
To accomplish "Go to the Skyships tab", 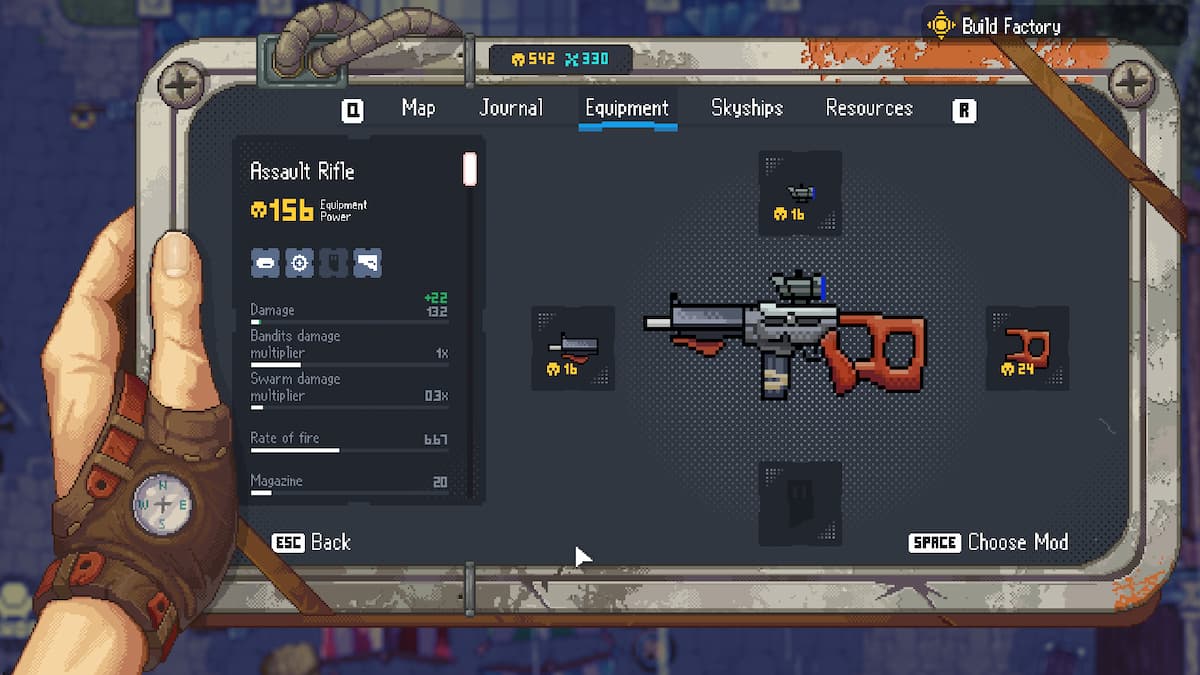I will (x=747, y=108).
